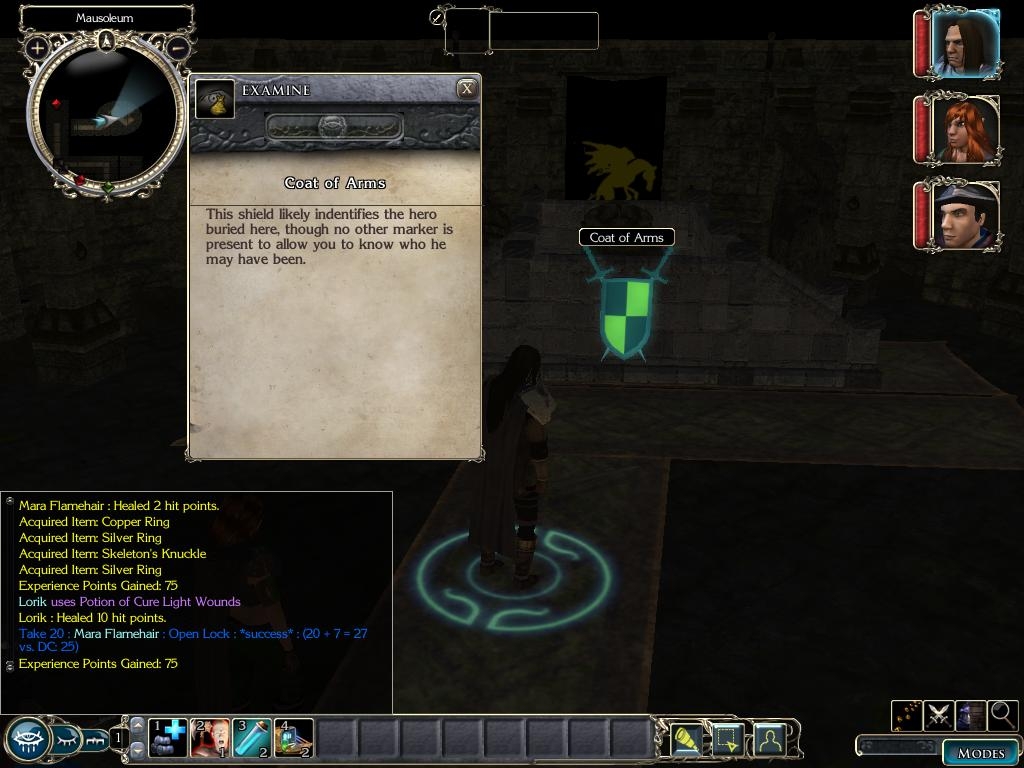Screen dimensions: 1024x768
Task: Click the dashed selection box toolbar button
Action: pyautogui.click(x=727, y=739)
